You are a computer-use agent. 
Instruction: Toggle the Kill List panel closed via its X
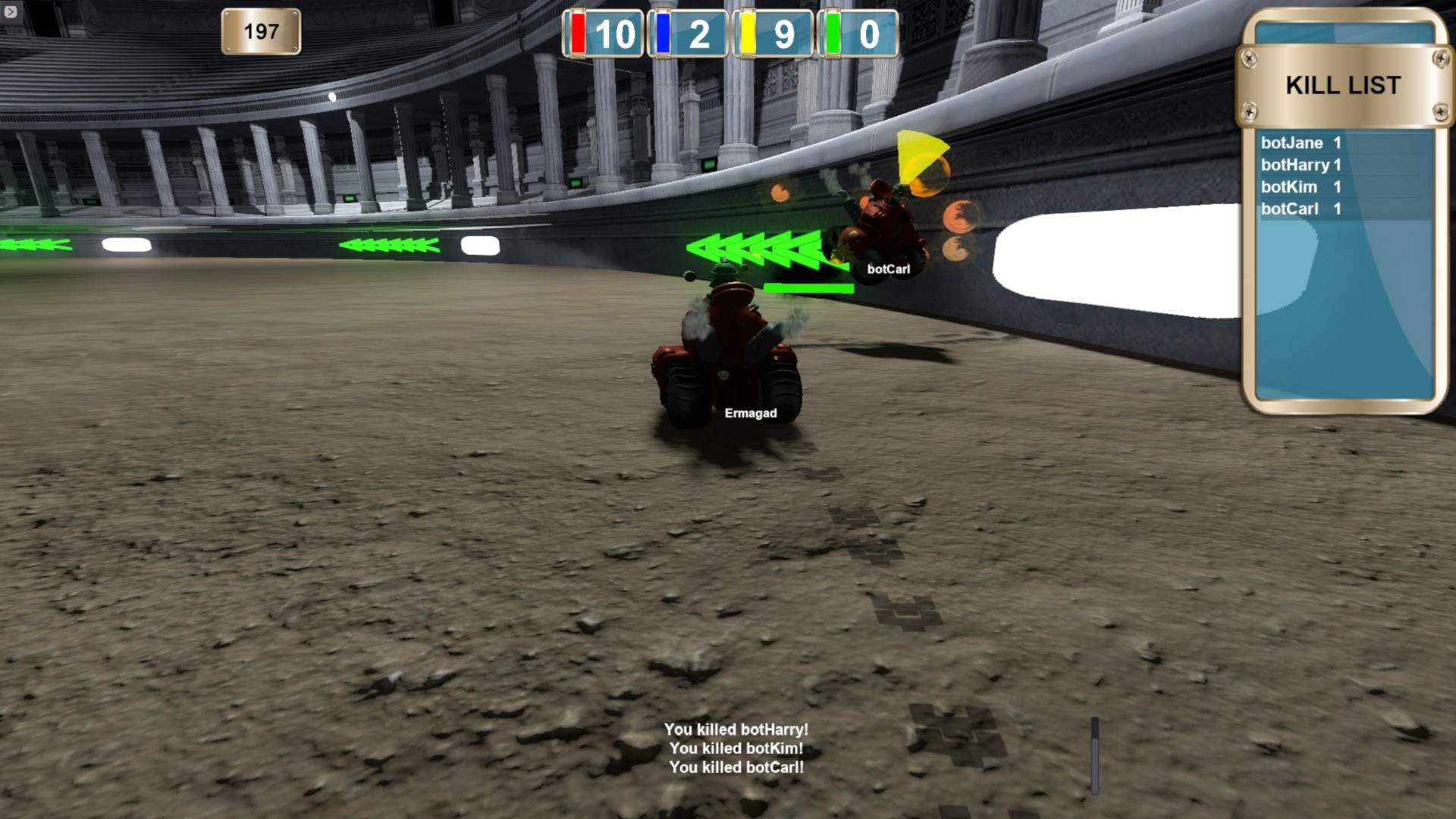(x=1249, y=59)
